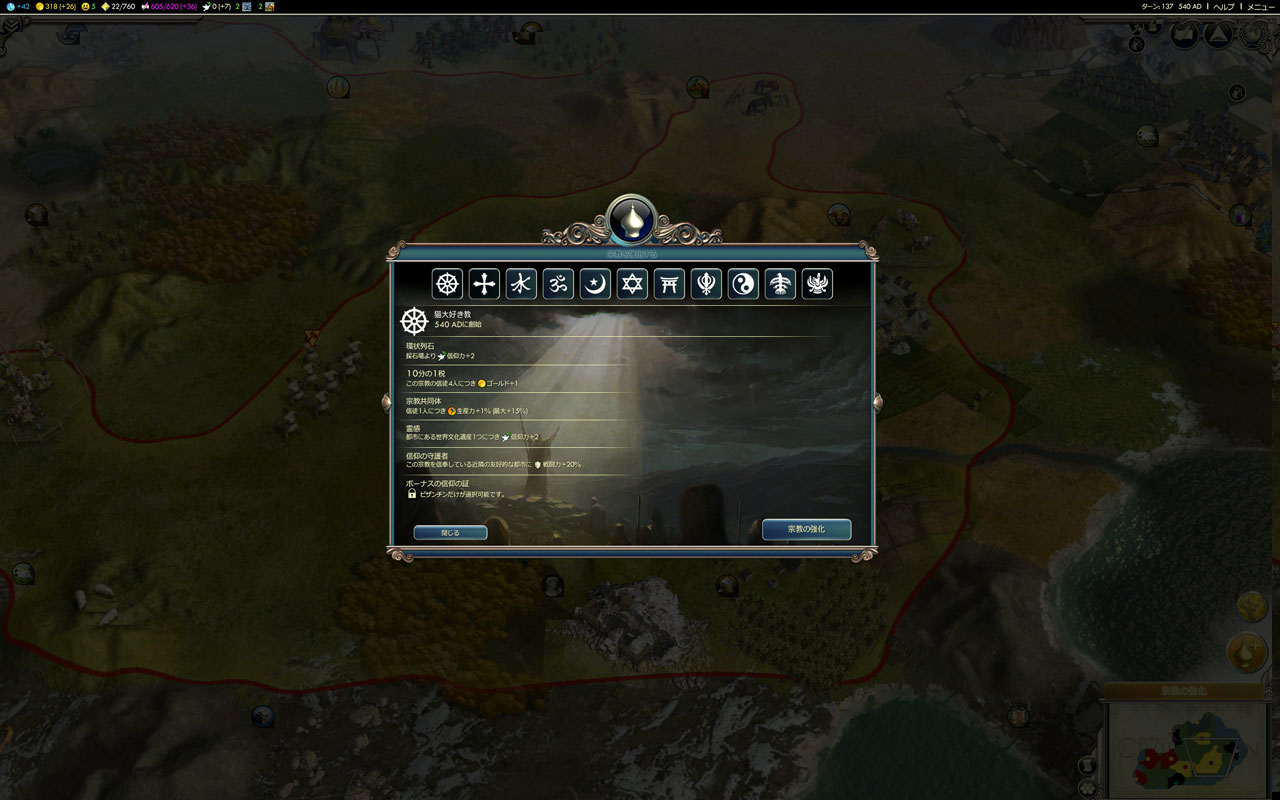Screen dimensions: 1280x800
Task: Choose the Christianity cross icon
Action: point(484,284)
